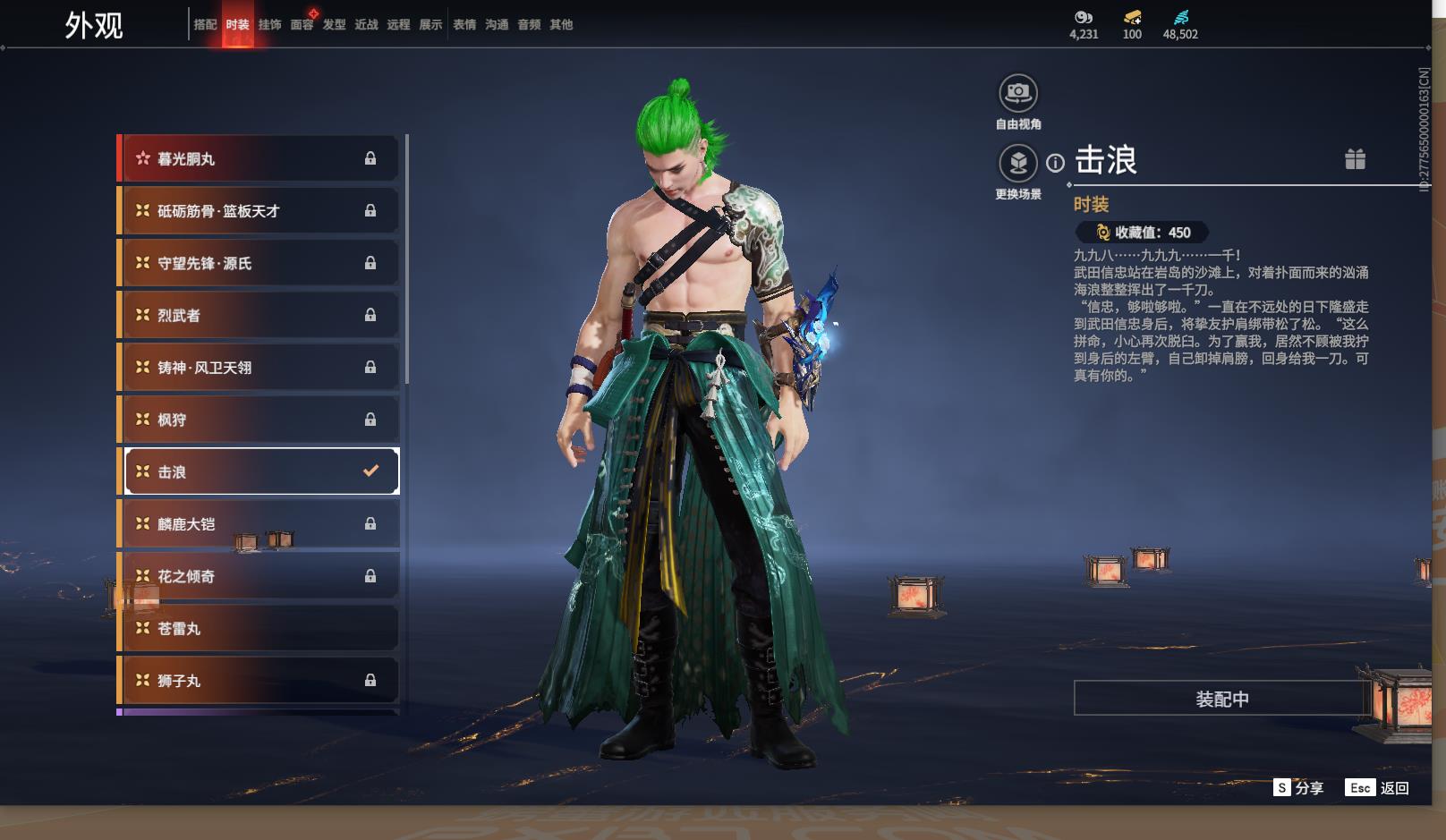Viewport: 1446px width, 840px height.
Task: Open the 其他 tab
Action: (561, 25)
